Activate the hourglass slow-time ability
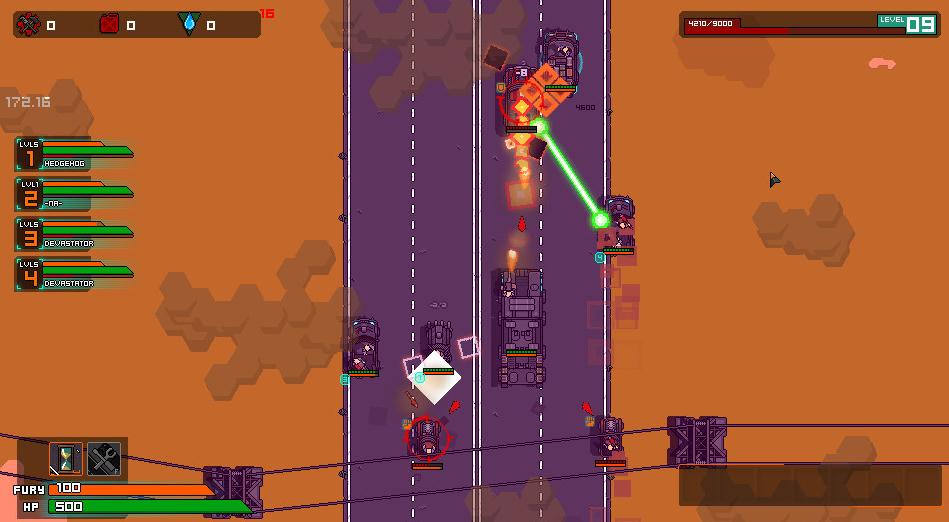Viewport: 949px width, 522px height. click(x=66, y=458)
